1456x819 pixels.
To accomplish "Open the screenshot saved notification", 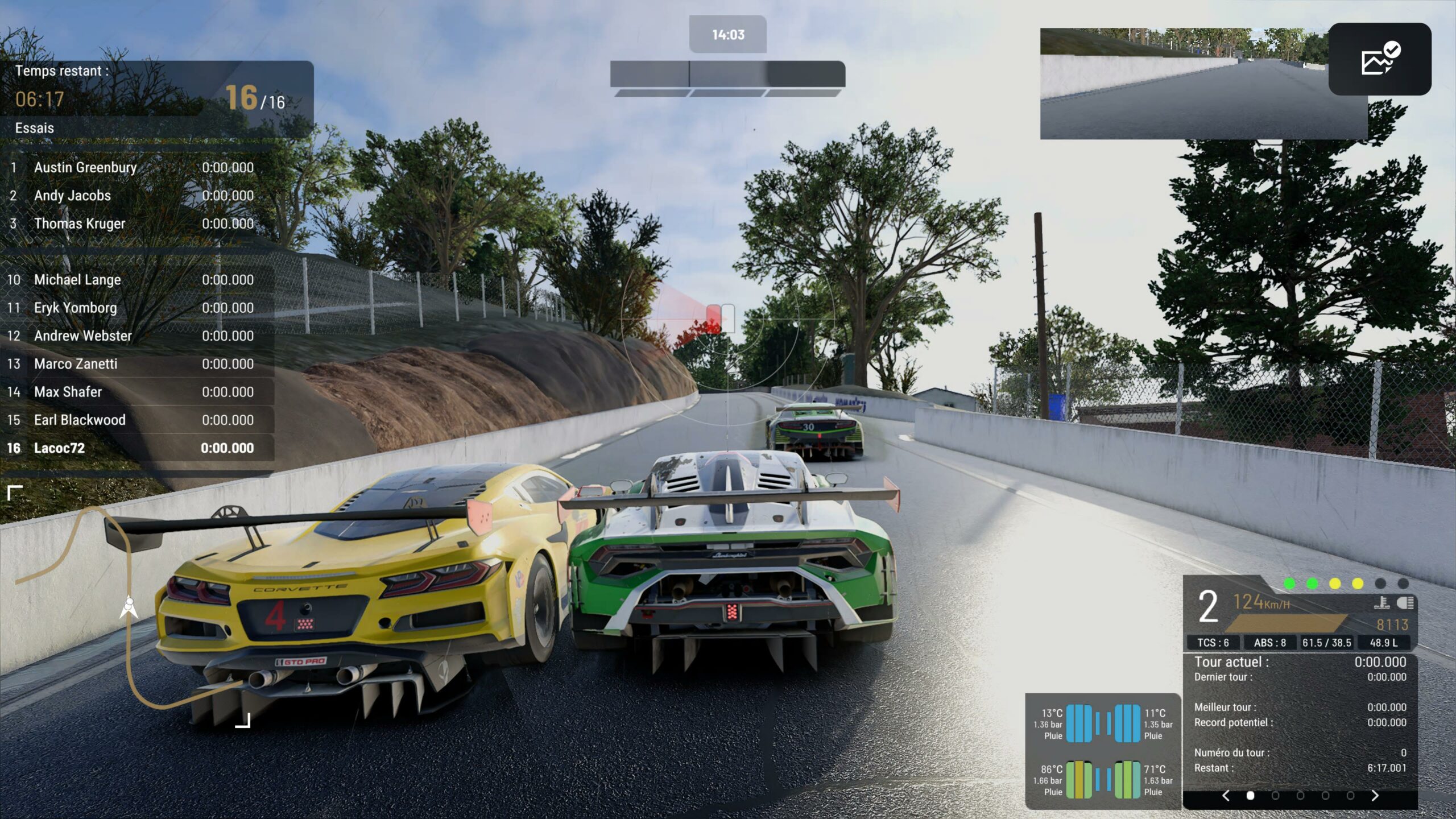I will 1379,59.
